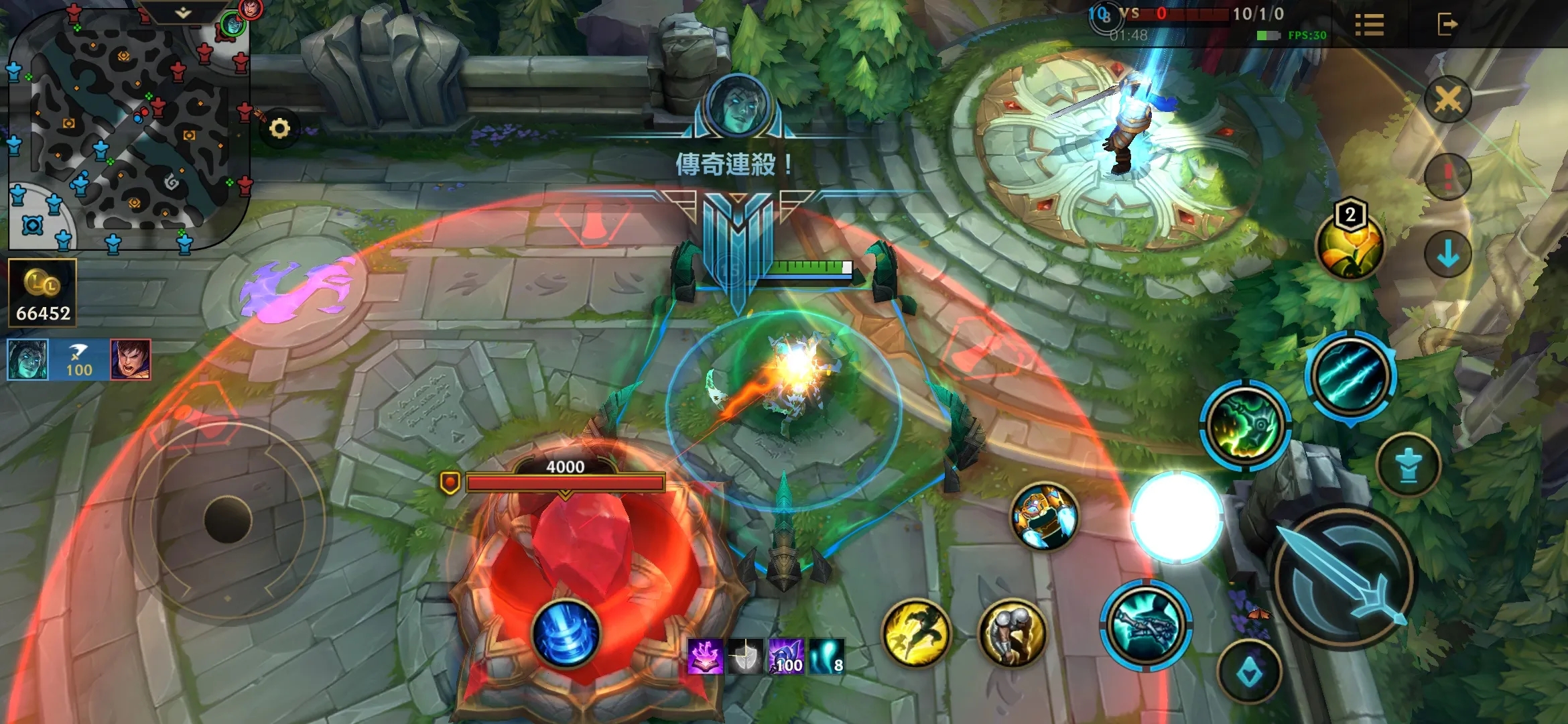Viewport: 1568px width, 724px height.
Task: Activate the golden armored figure spell
Action: [1012, 633]
